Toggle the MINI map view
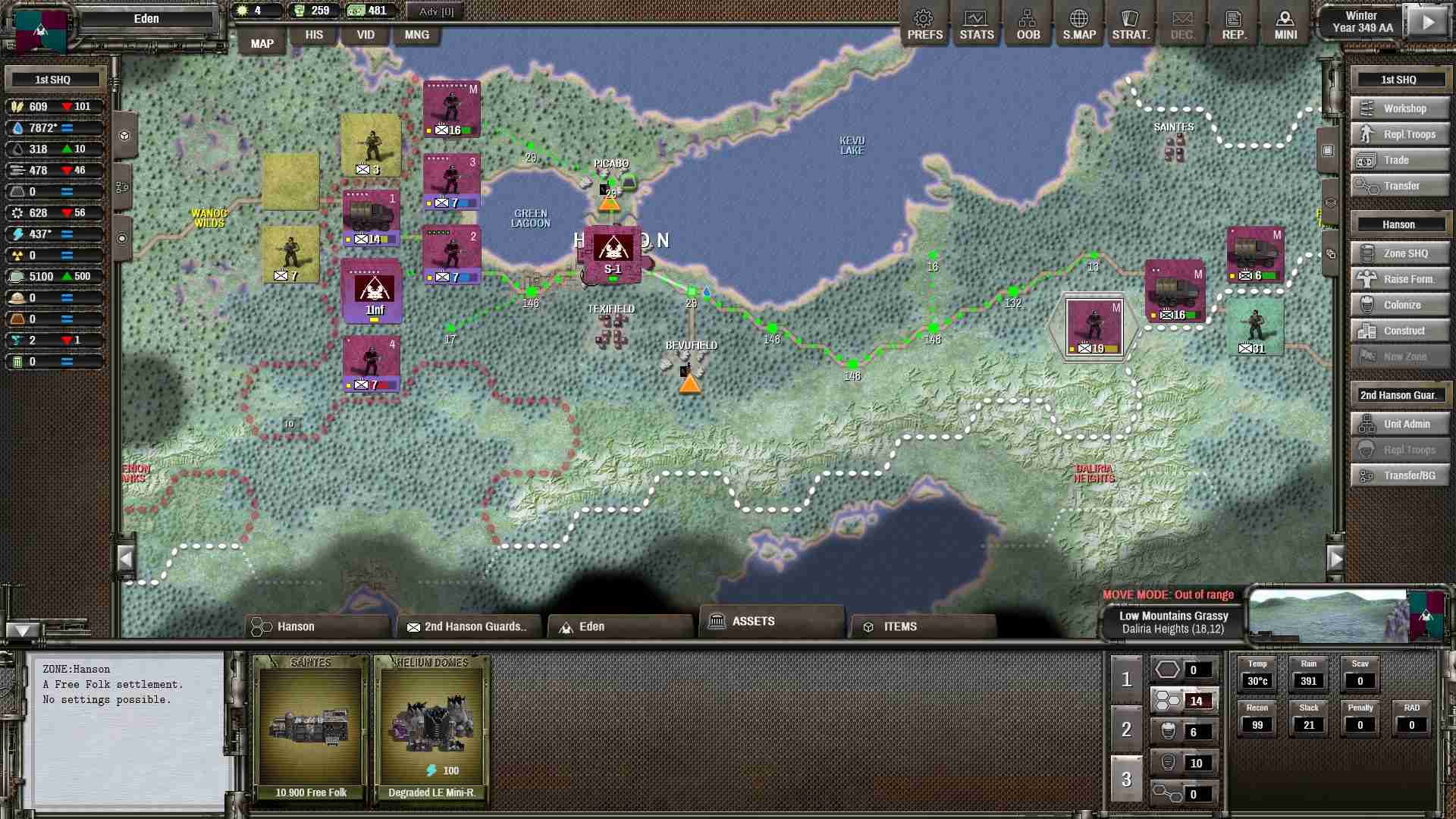The image size is (1456, 819). pyautogui.click(x=1285, y=23)
